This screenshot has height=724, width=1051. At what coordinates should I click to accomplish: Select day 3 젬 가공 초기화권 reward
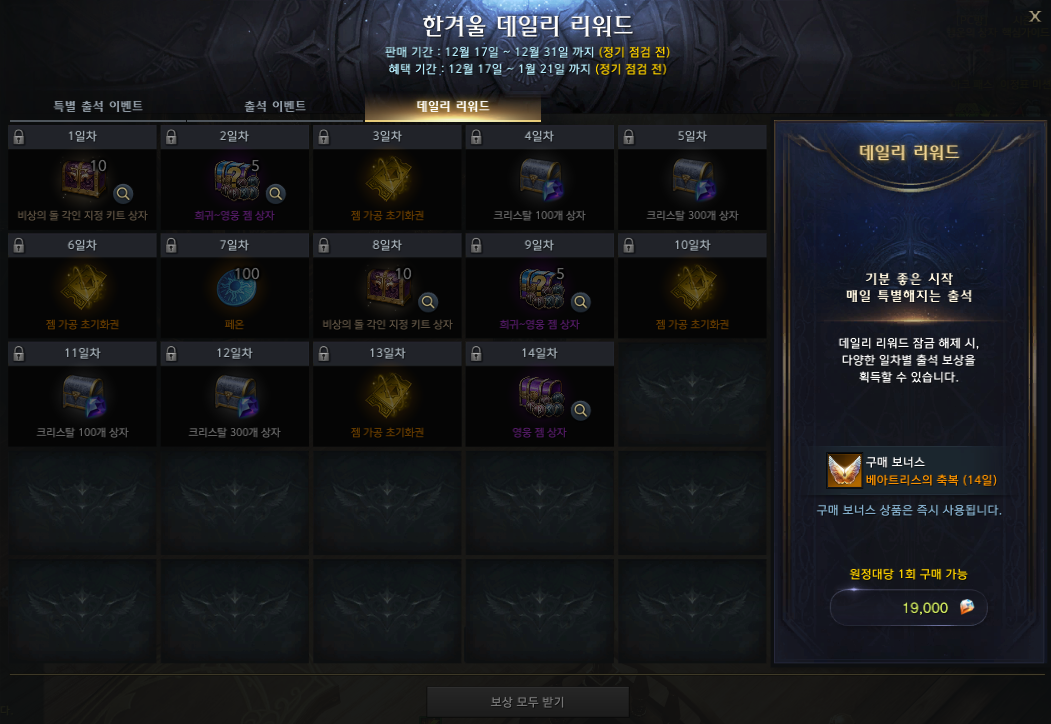(387, 180)
